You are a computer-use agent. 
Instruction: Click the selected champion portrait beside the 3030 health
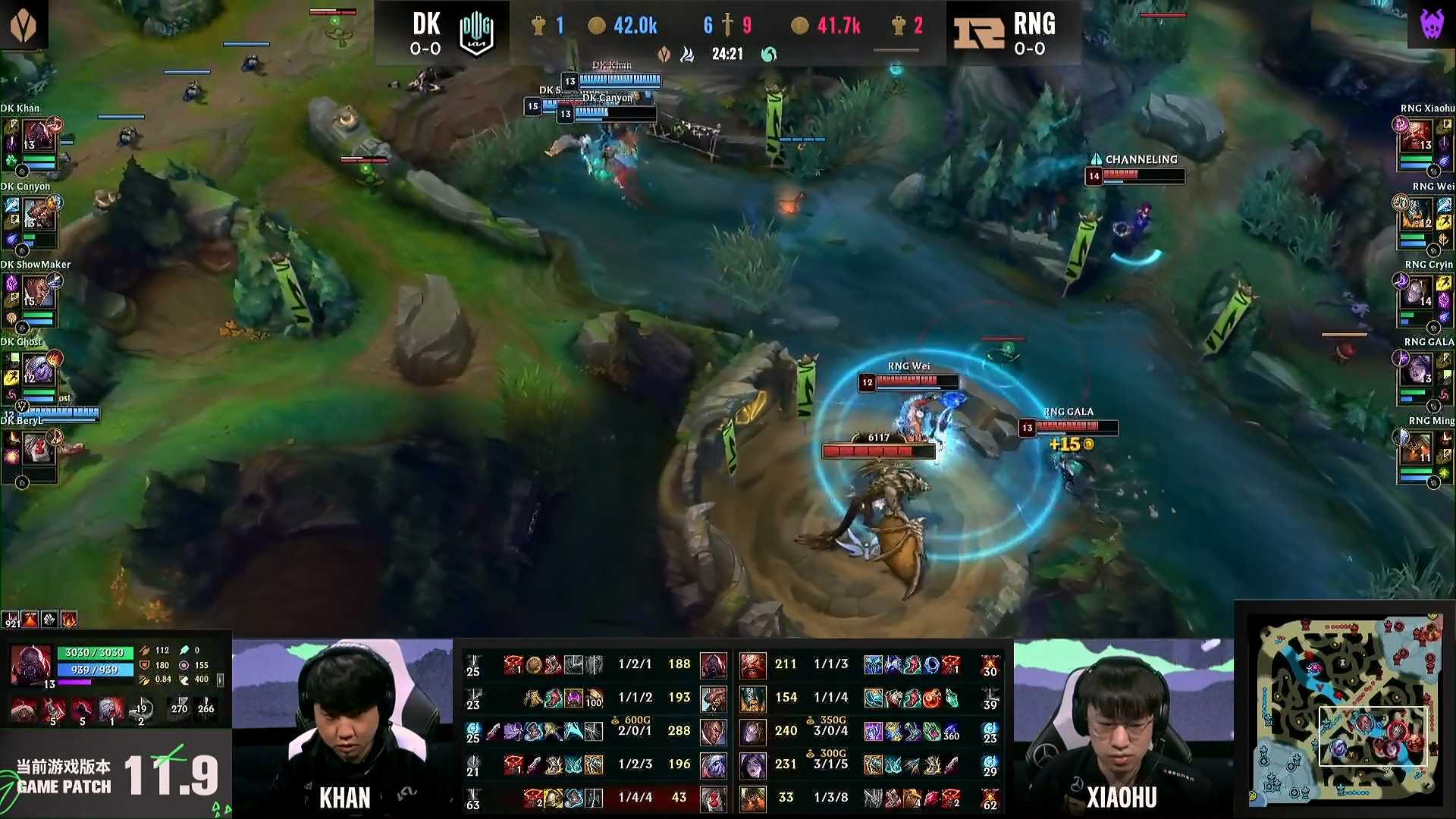30,664
